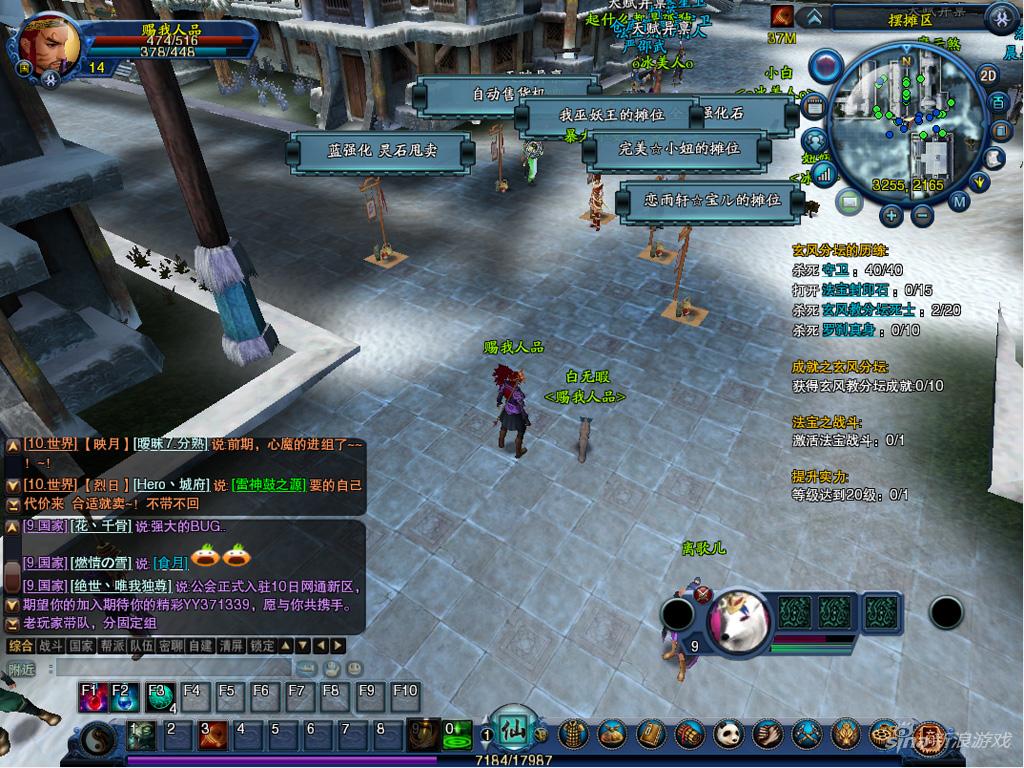1024x768 pixels.
Task: Open the 恋雨轩☆宝儿的摊位 stall sign
Action: click(x=712, y=201)
